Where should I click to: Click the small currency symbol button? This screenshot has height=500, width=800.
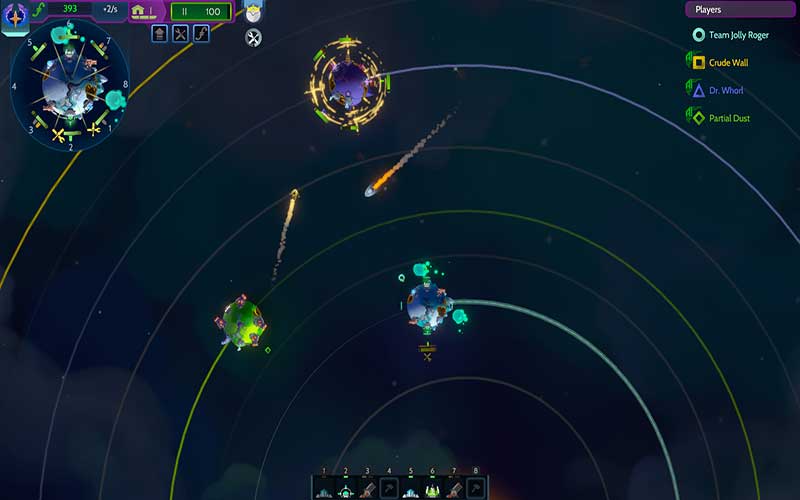pos(201,34)
